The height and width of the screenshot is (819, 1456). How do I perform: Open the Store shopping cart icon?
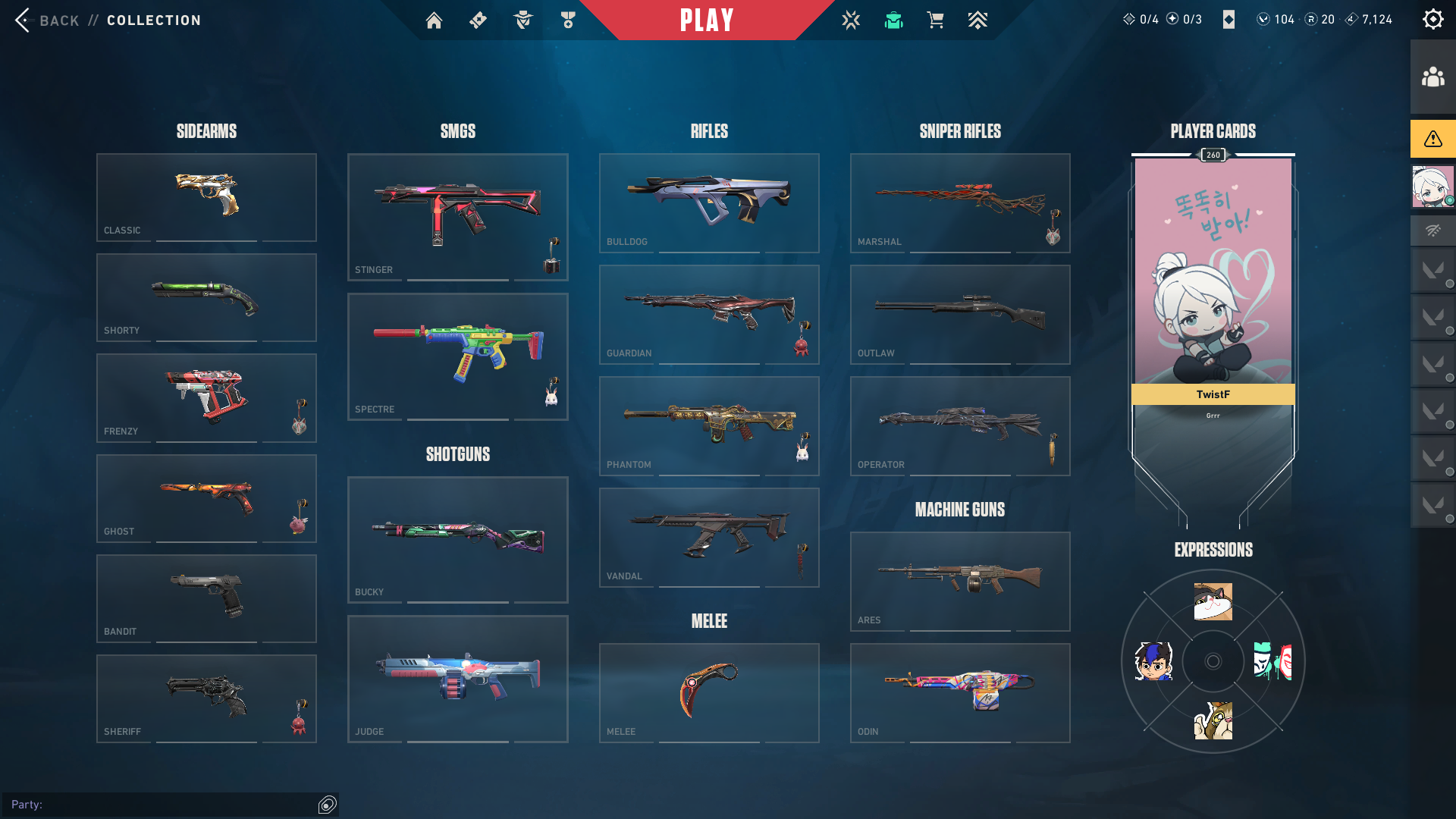point(935,20)
